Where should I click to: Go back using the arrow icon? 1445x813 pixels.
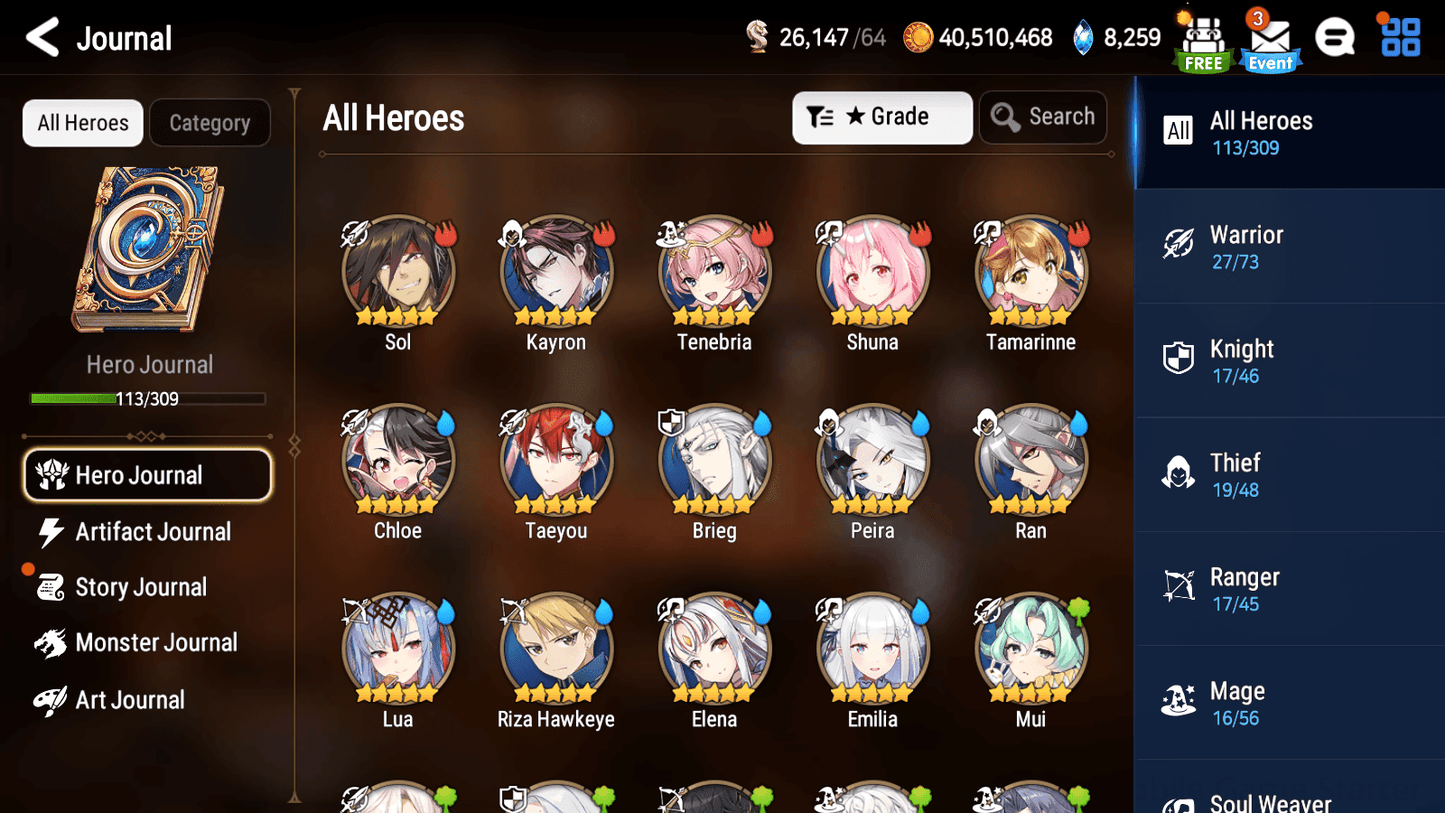click(x=42, y=36)
